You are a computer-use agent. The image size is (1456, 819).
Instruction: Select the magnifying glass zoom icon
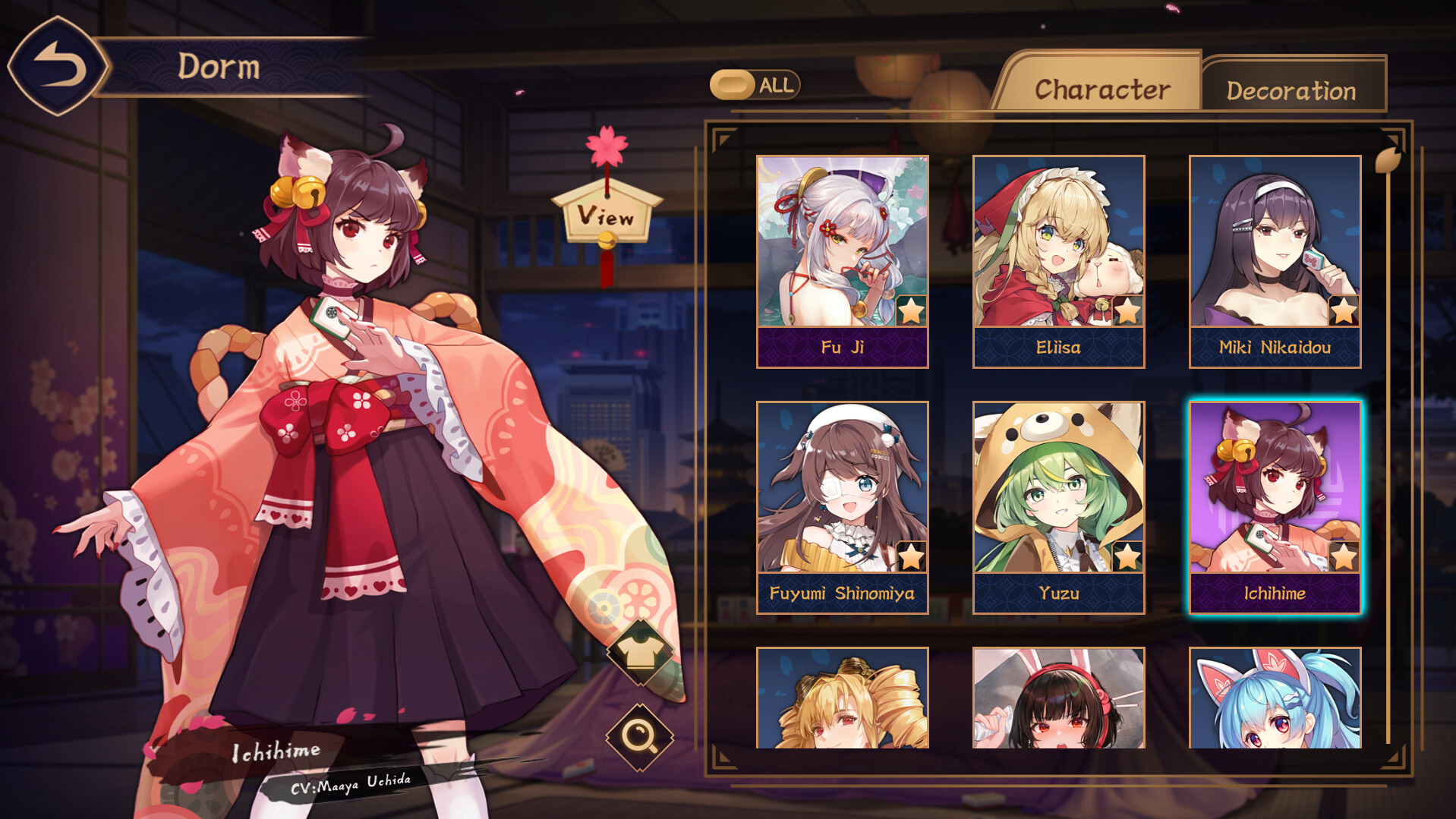pyautogui.click(x=640, y=737)
